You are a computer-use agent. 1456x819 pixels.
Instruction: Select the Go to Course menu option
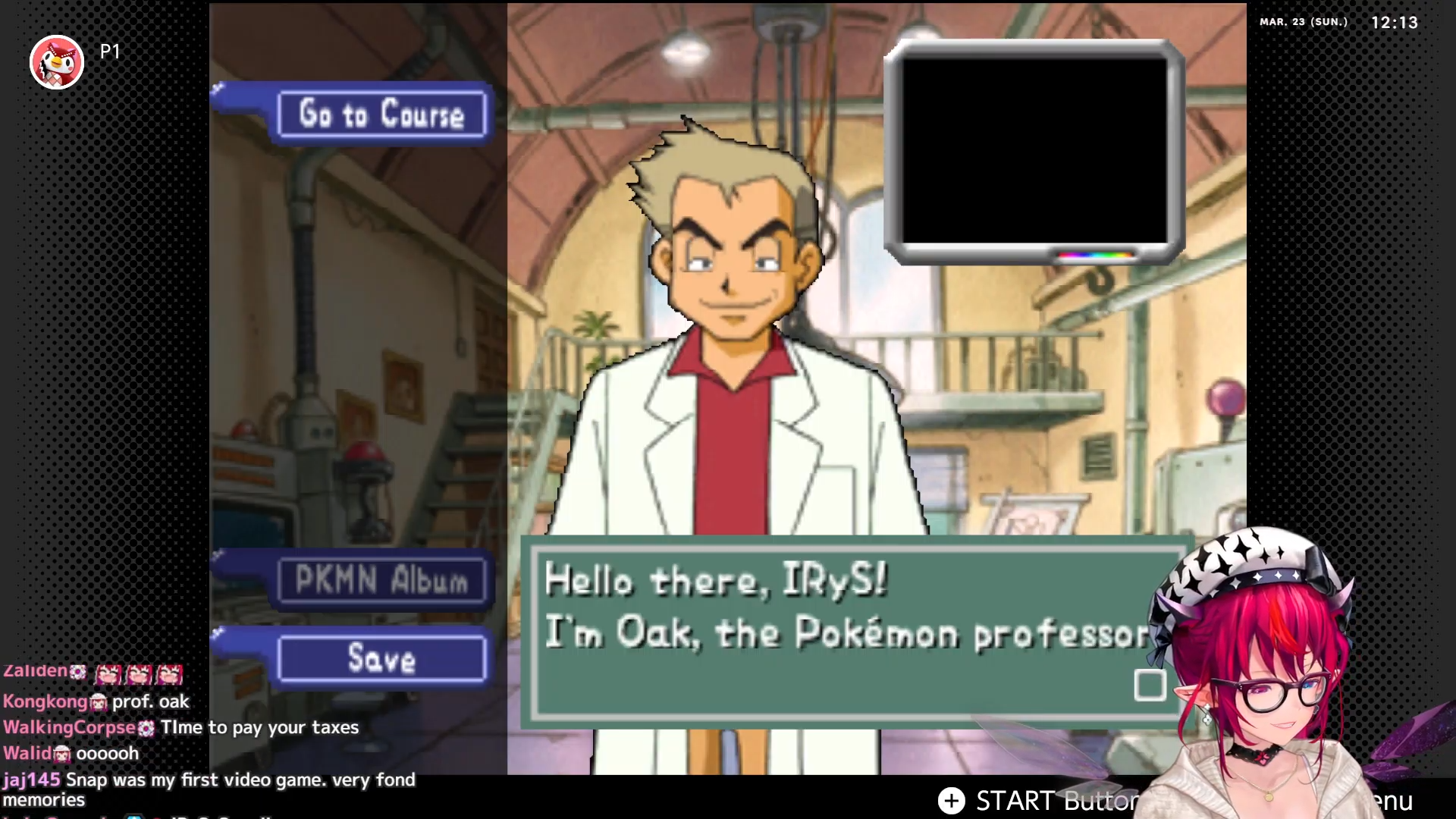coord(381,115)
